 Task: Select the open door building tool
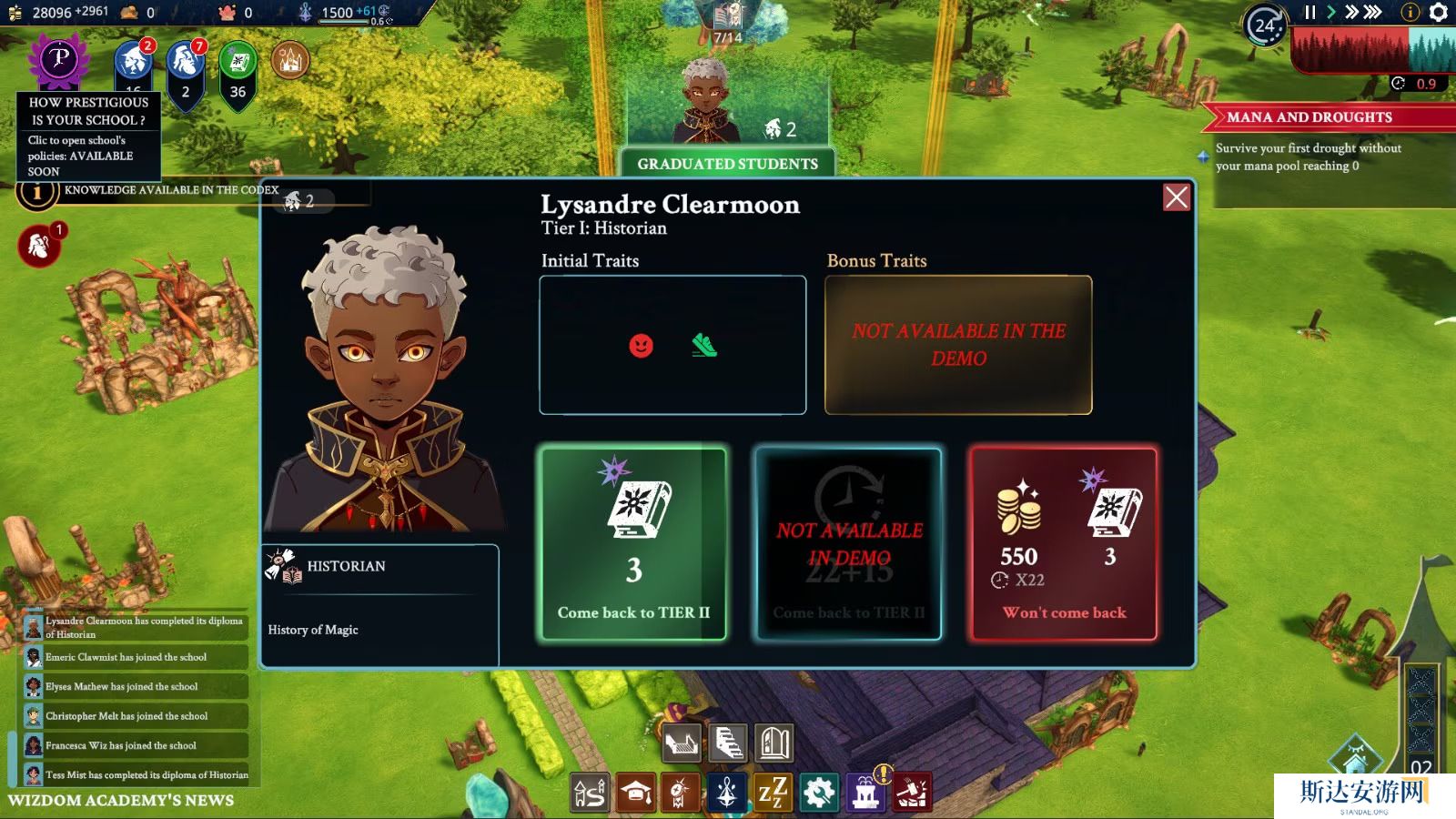(774, 744)
